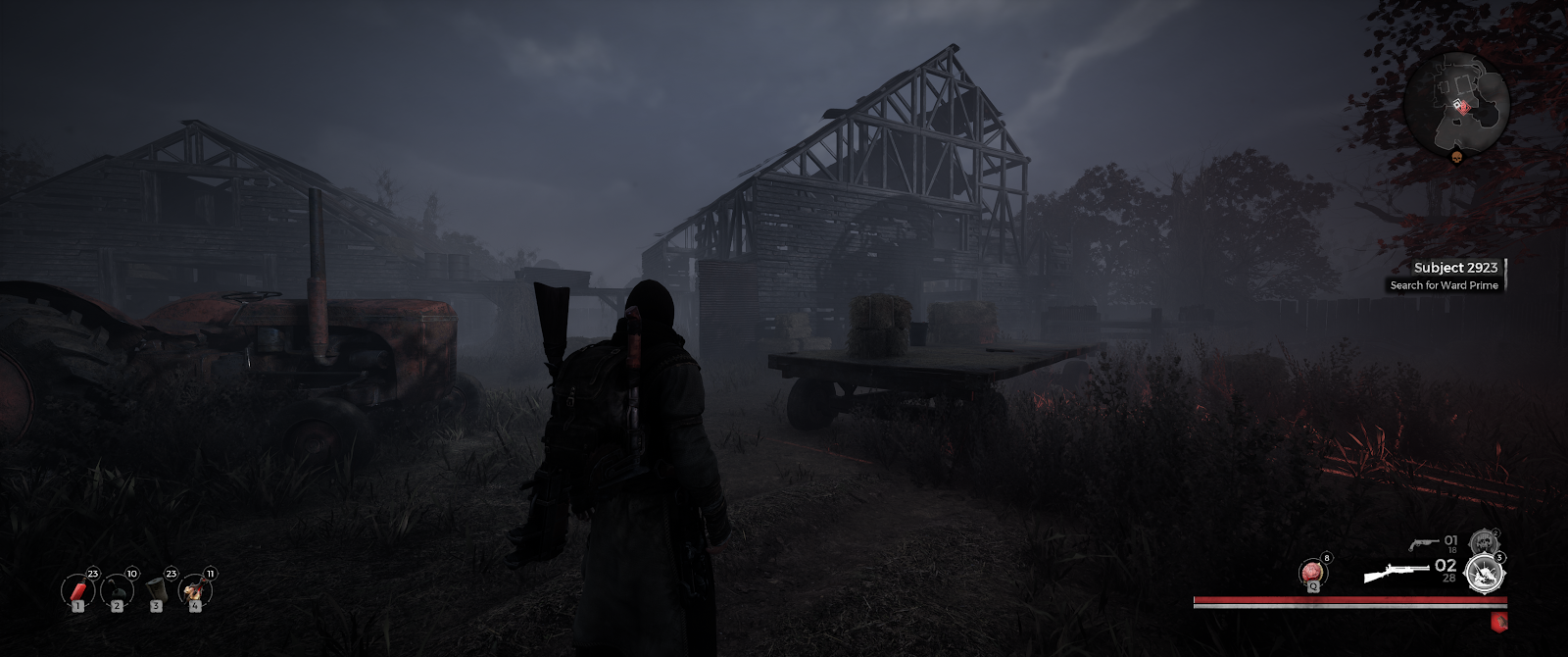The height and width of the screenshot is (657, 1568).
Task: Use the red healing heart item
Action: pos(1312,572)
